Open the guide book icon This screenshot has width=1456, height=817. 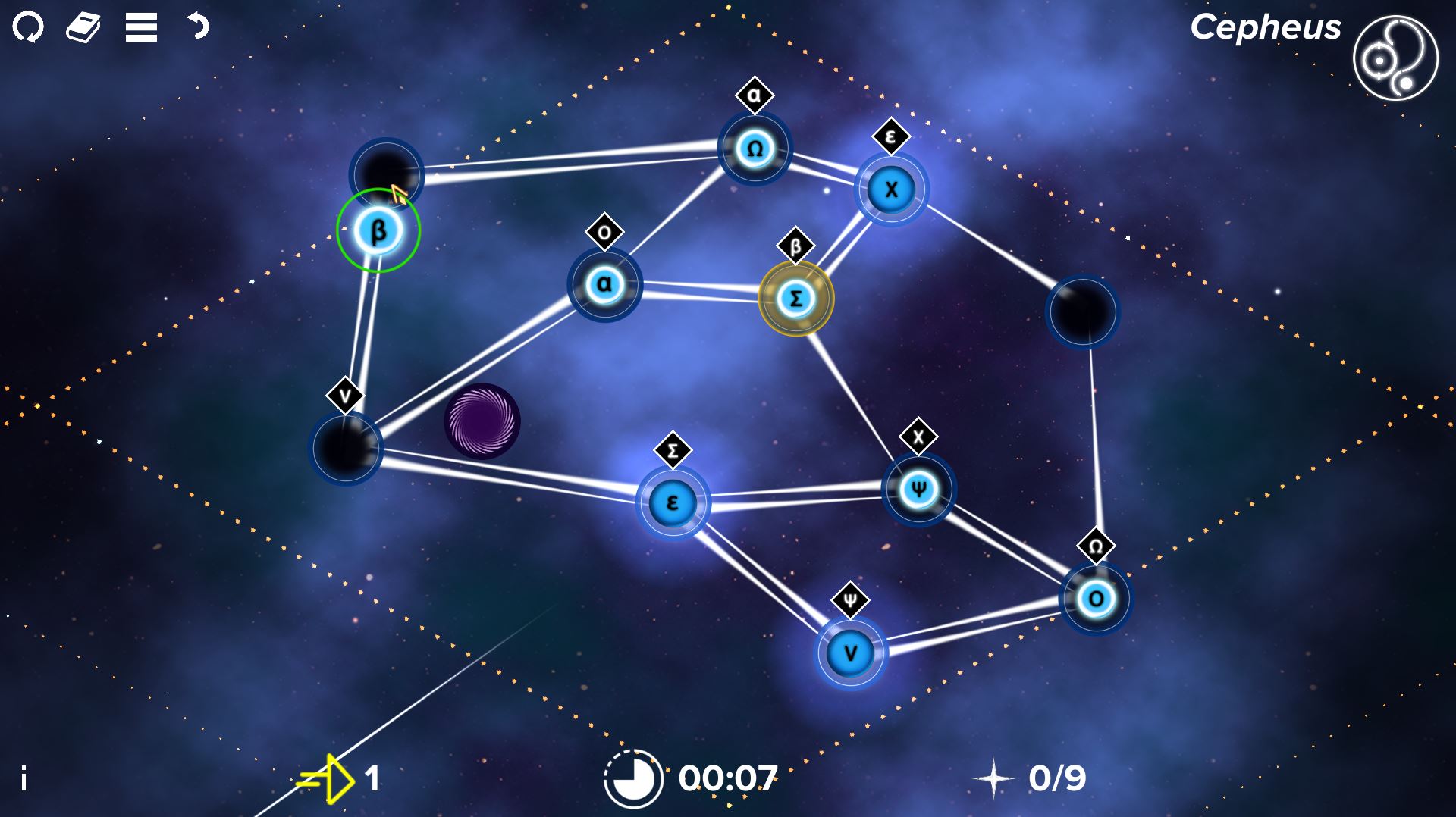coord(85,28)
